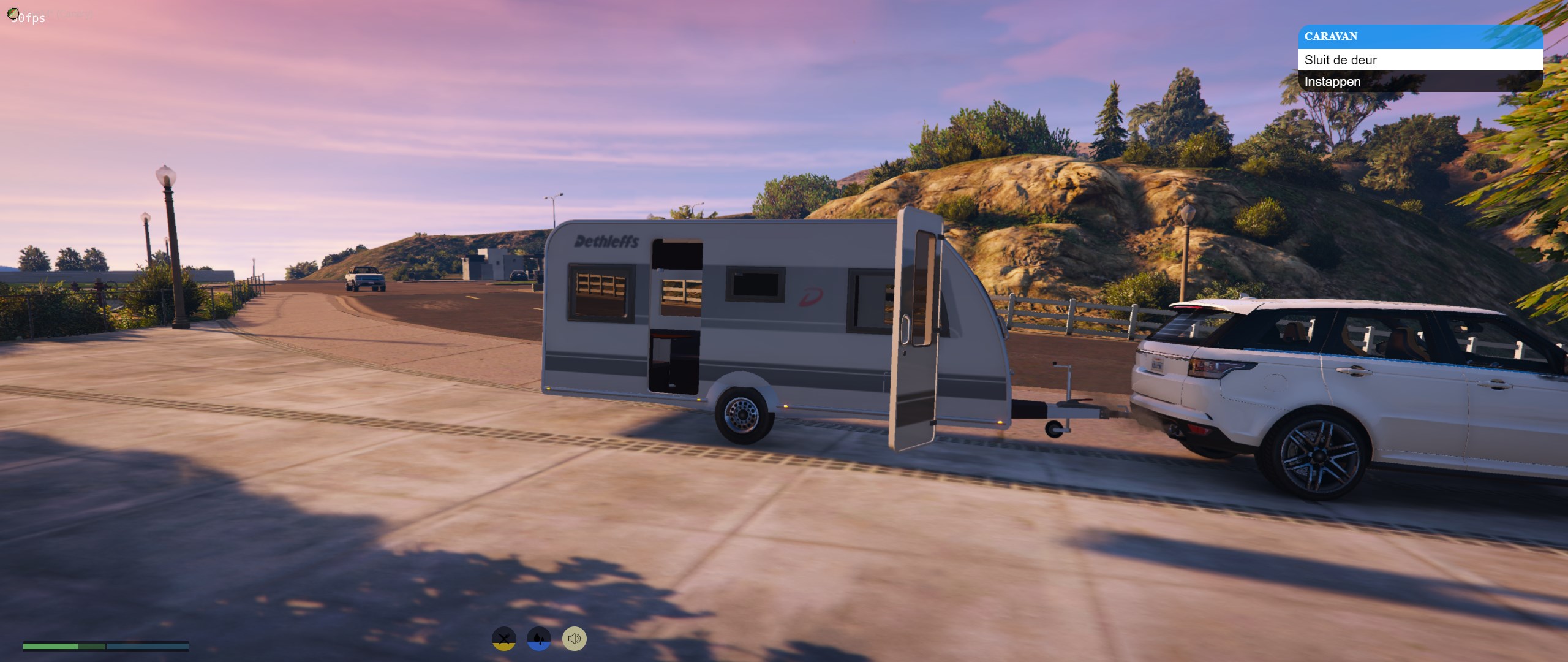The width and height of the screenshot is (1568, 662).
Task: Click the hunger fork-and-knife icon
Action: point(503,639)
